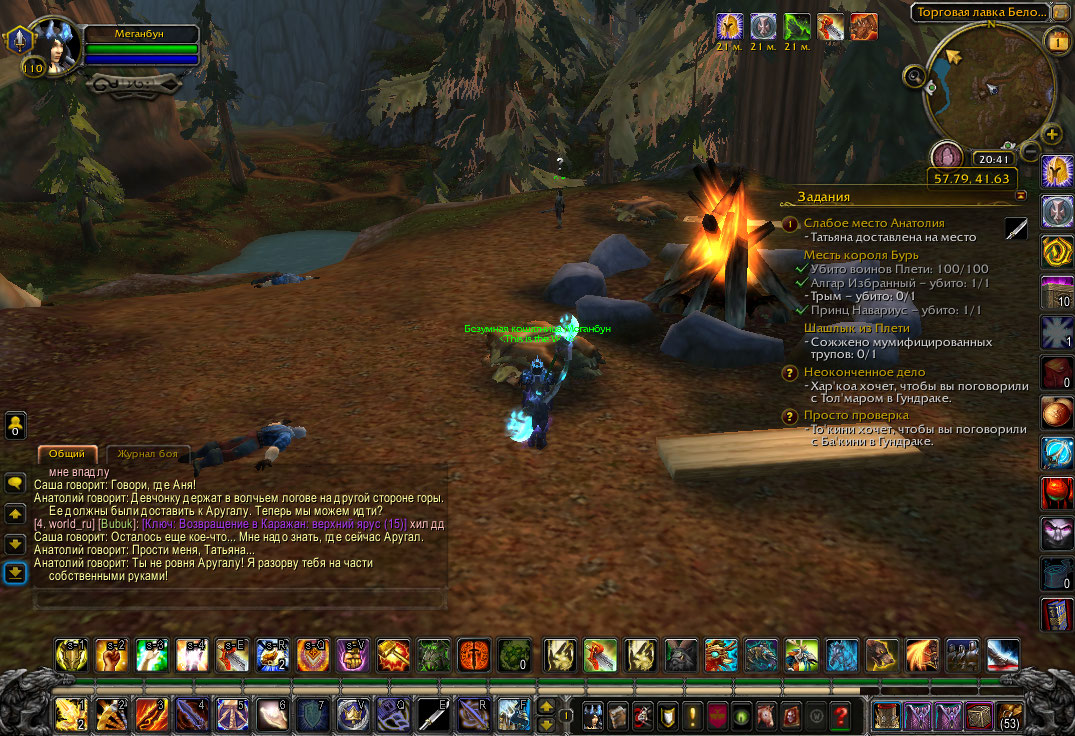Toggle the minimap tracking magnifier button

[x=912, y=75]
